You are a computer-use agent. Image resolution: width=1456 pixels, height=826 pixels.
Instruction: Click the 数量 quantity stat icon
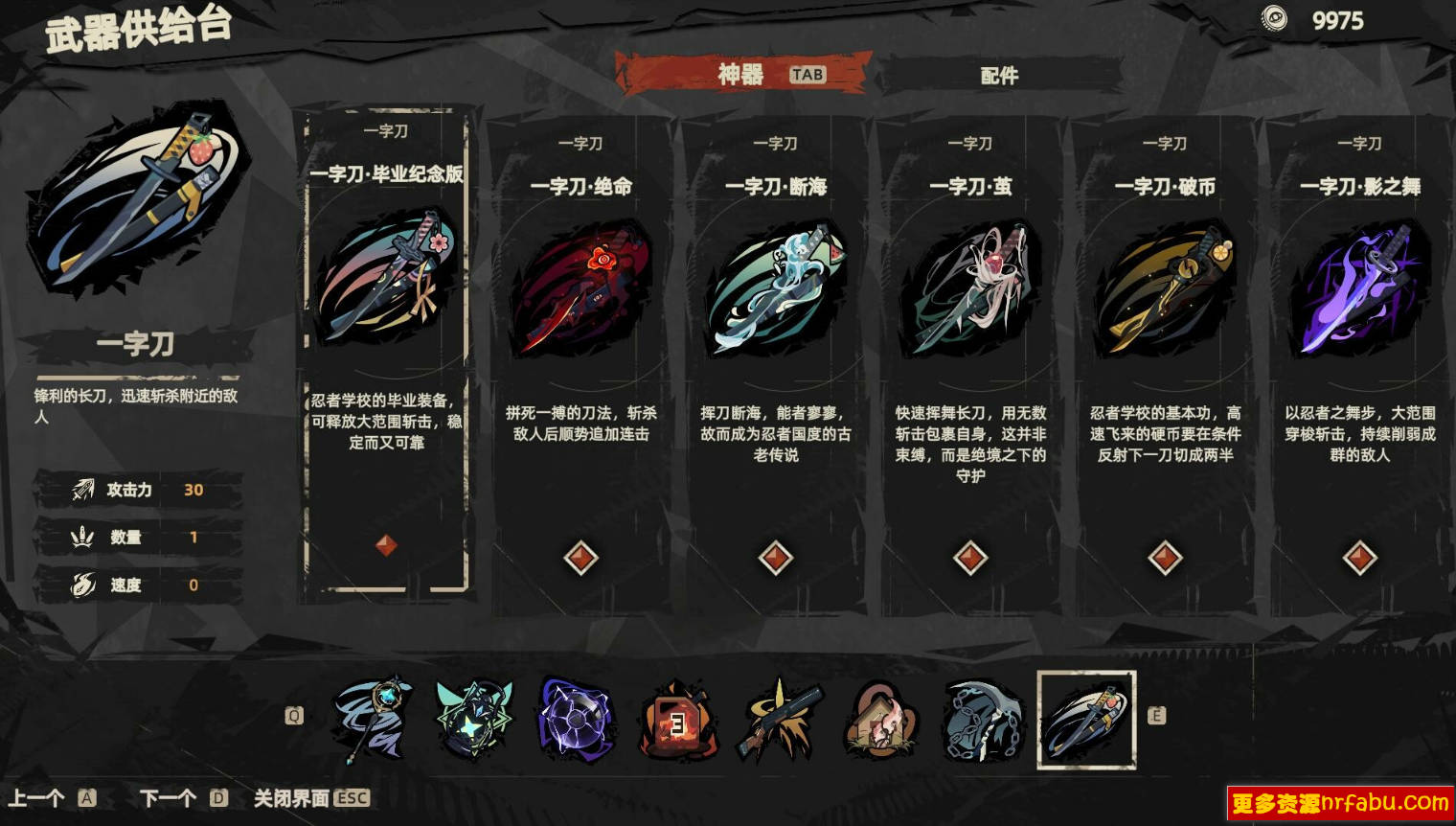pyautogui.click(x=81, y=538)
